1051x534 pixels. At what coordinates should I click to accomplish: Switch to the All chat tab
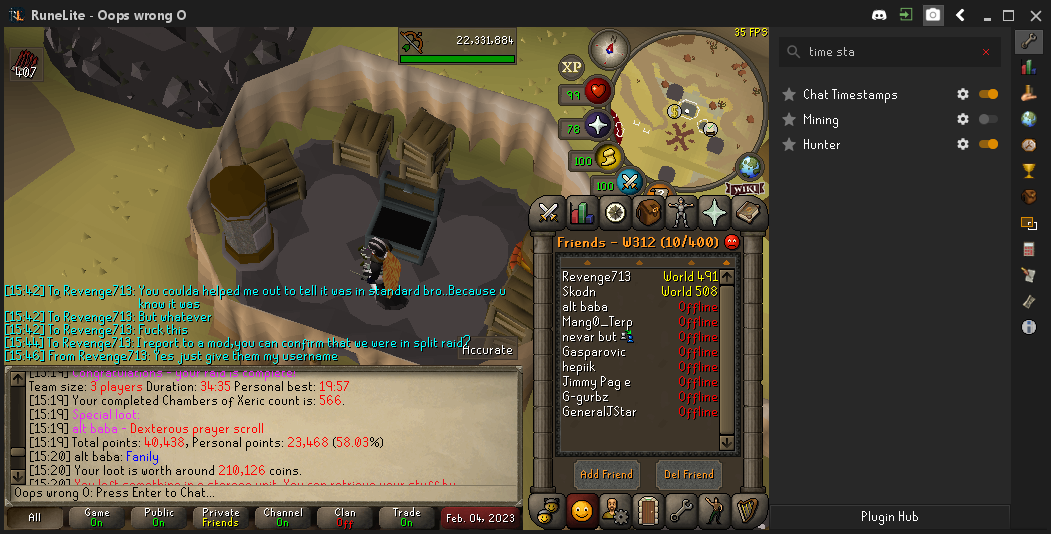coord(35,517)
